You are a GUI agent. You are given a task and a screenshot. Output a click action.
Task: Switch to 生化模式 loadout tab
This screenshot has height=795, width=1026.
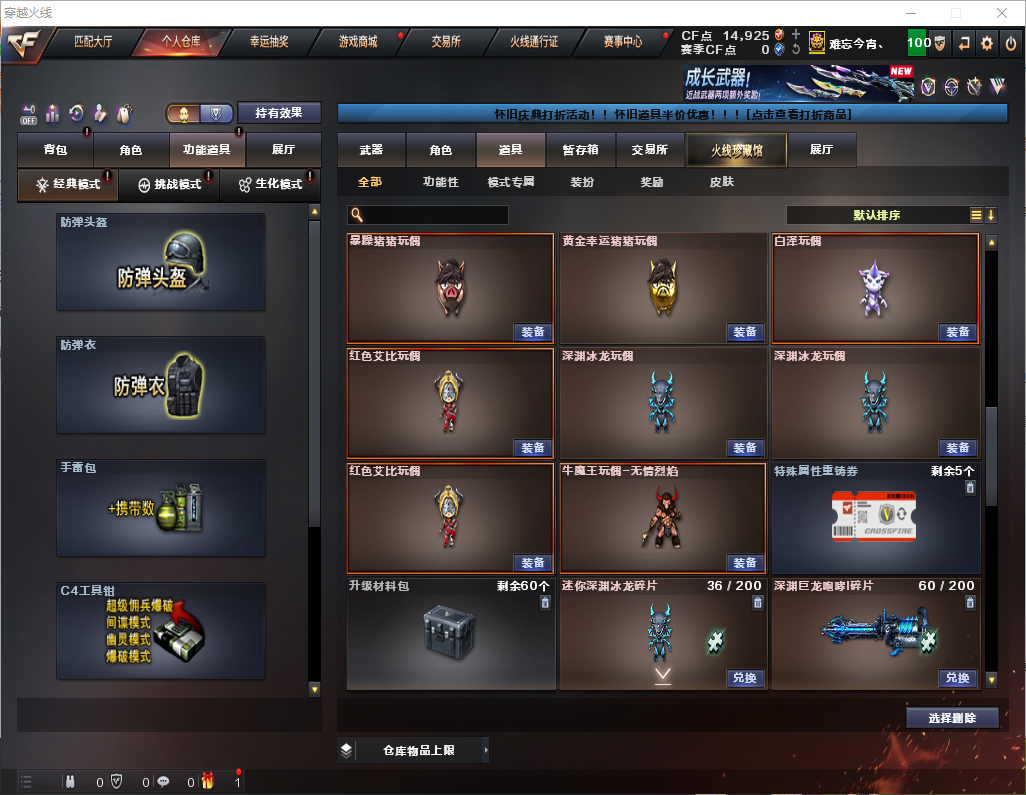[270, 185]
